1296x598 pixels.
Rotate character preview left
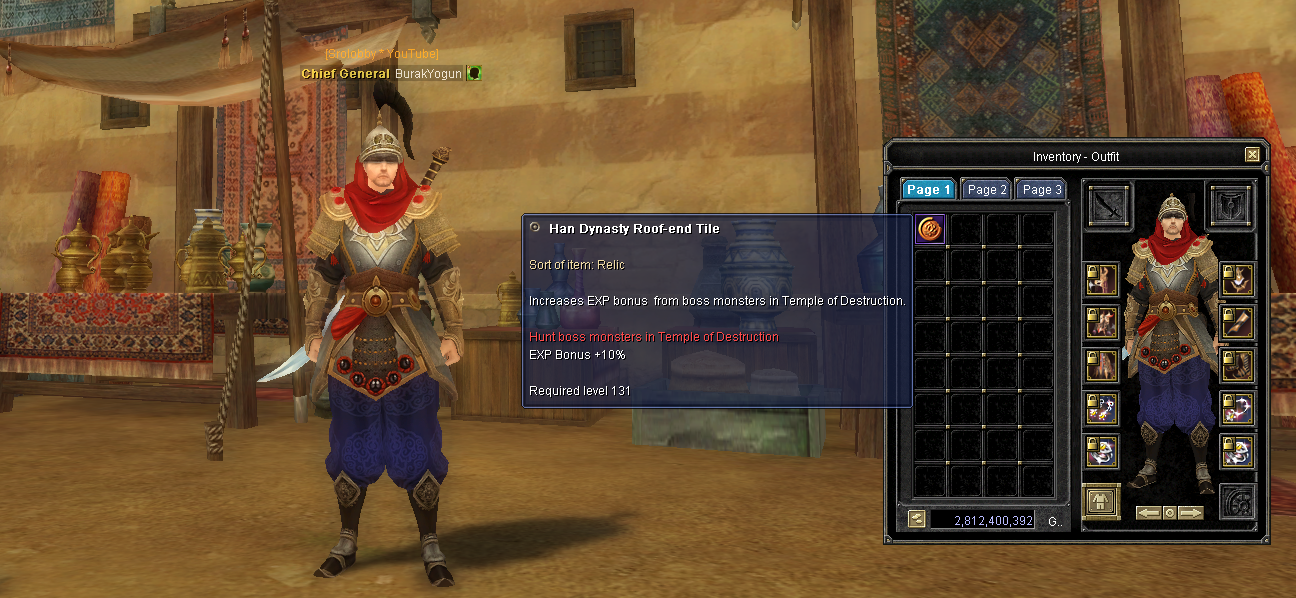(x=1148, y=513)
